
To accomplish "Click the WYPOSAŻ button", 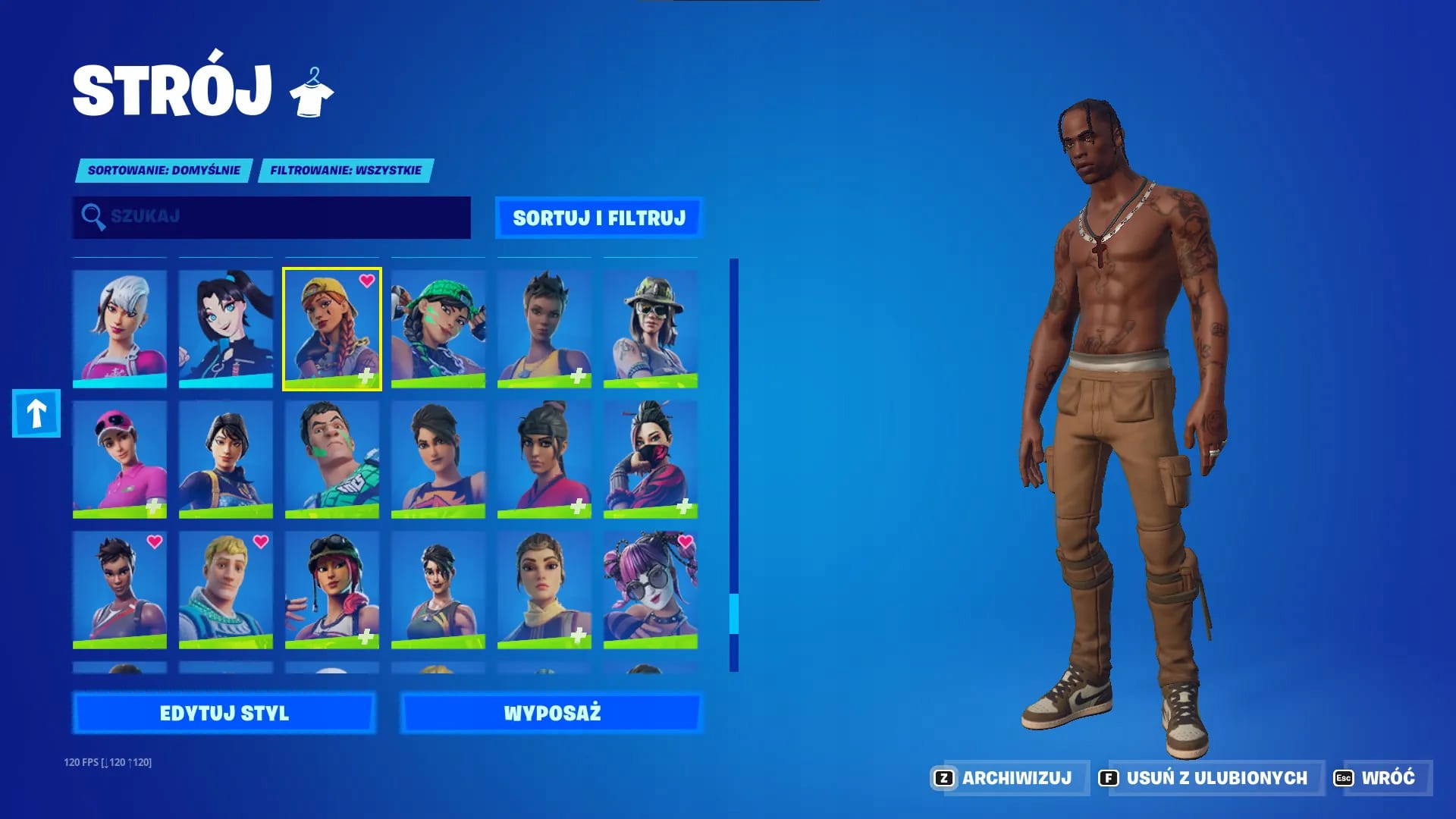I will click(553, 713).
